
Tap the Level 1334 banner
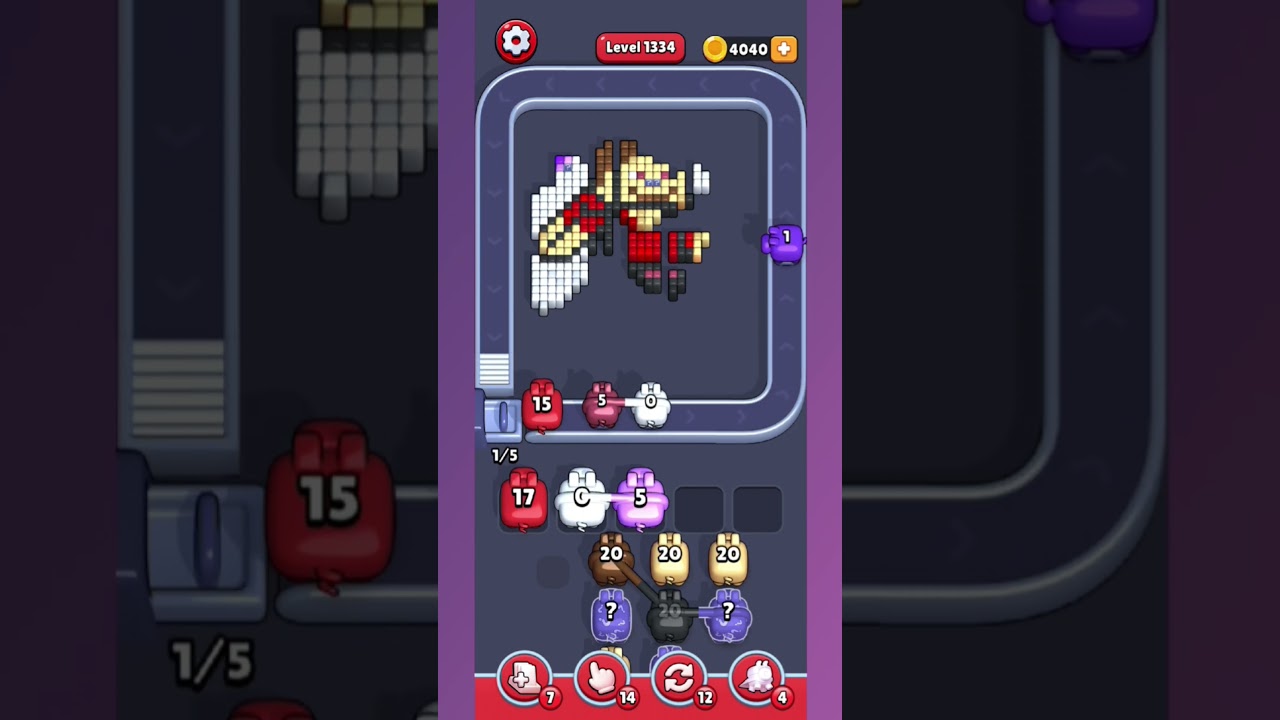click(640, 47)
